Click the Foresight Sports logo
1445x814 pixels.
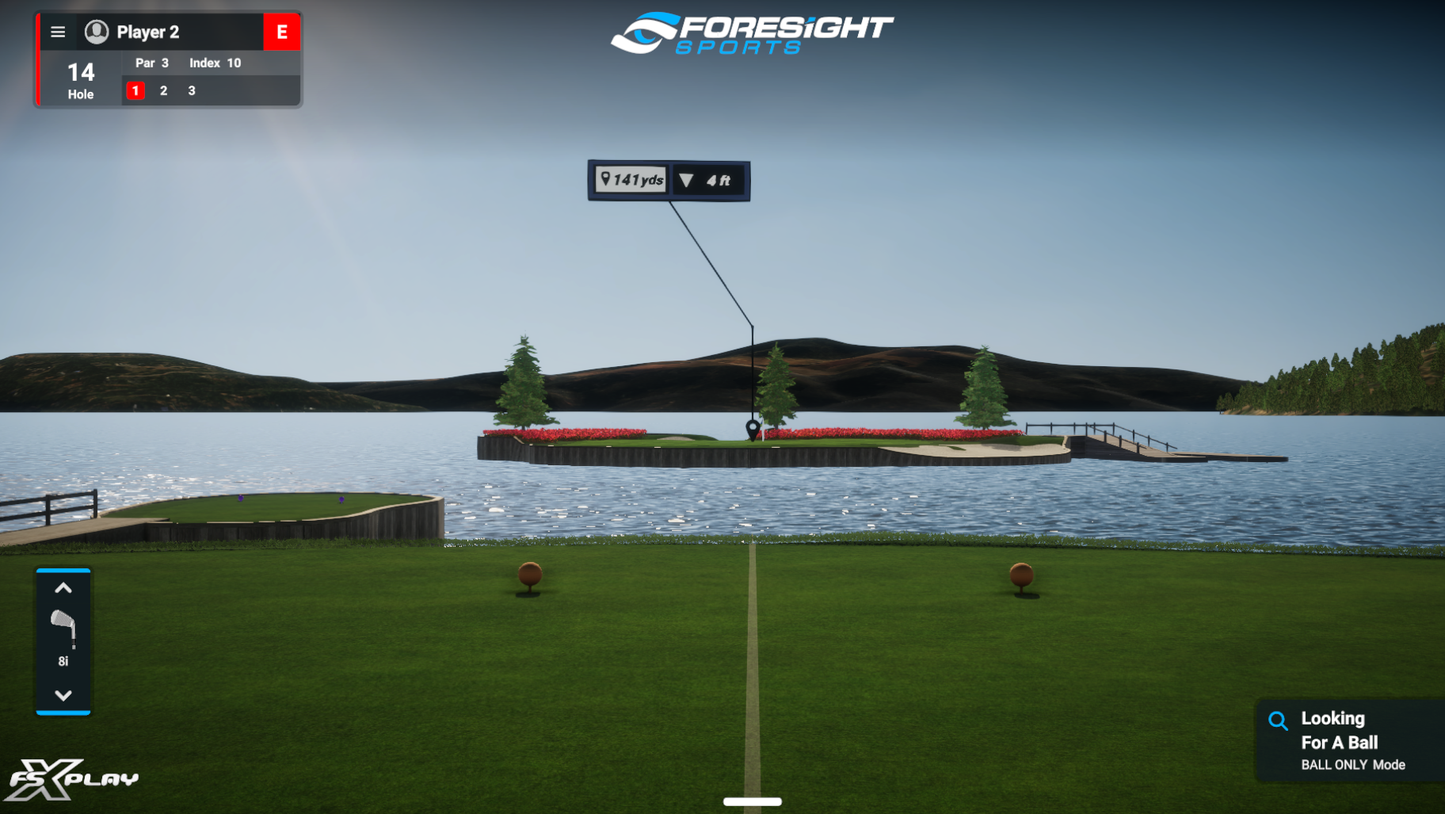752,33
